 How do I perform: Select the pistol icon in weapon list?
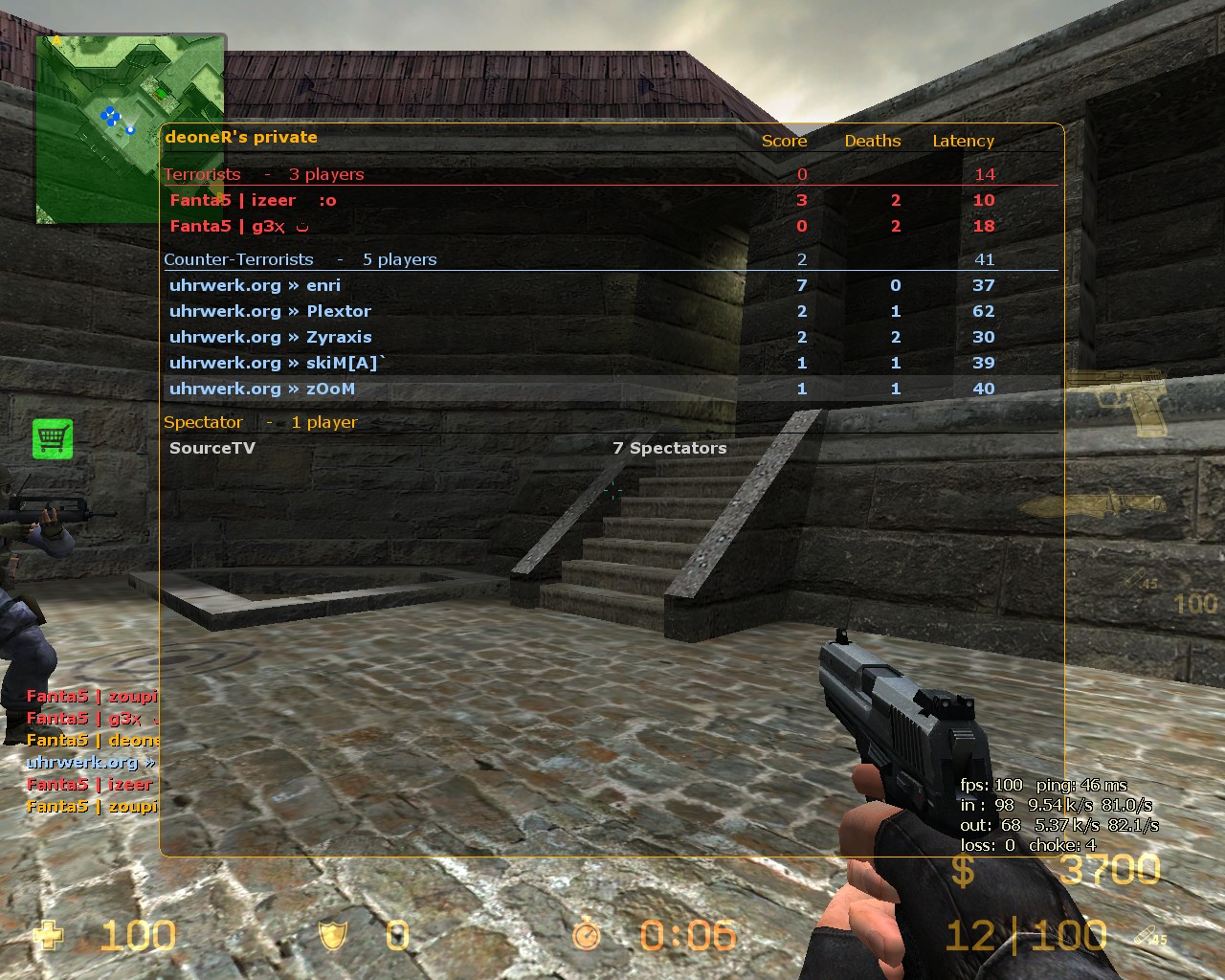point(1118,399)
